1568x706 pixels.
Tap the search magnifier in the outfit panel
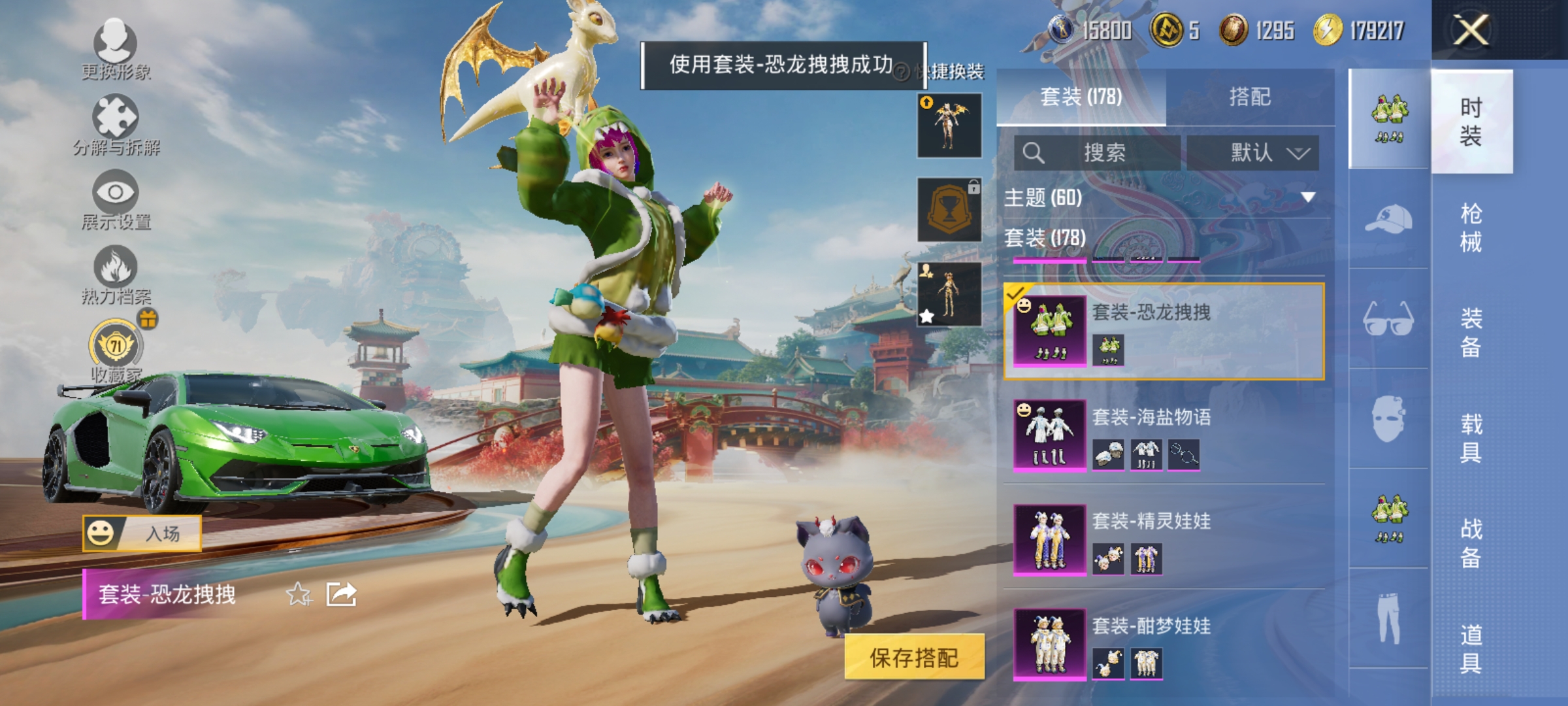(1033, 152)
